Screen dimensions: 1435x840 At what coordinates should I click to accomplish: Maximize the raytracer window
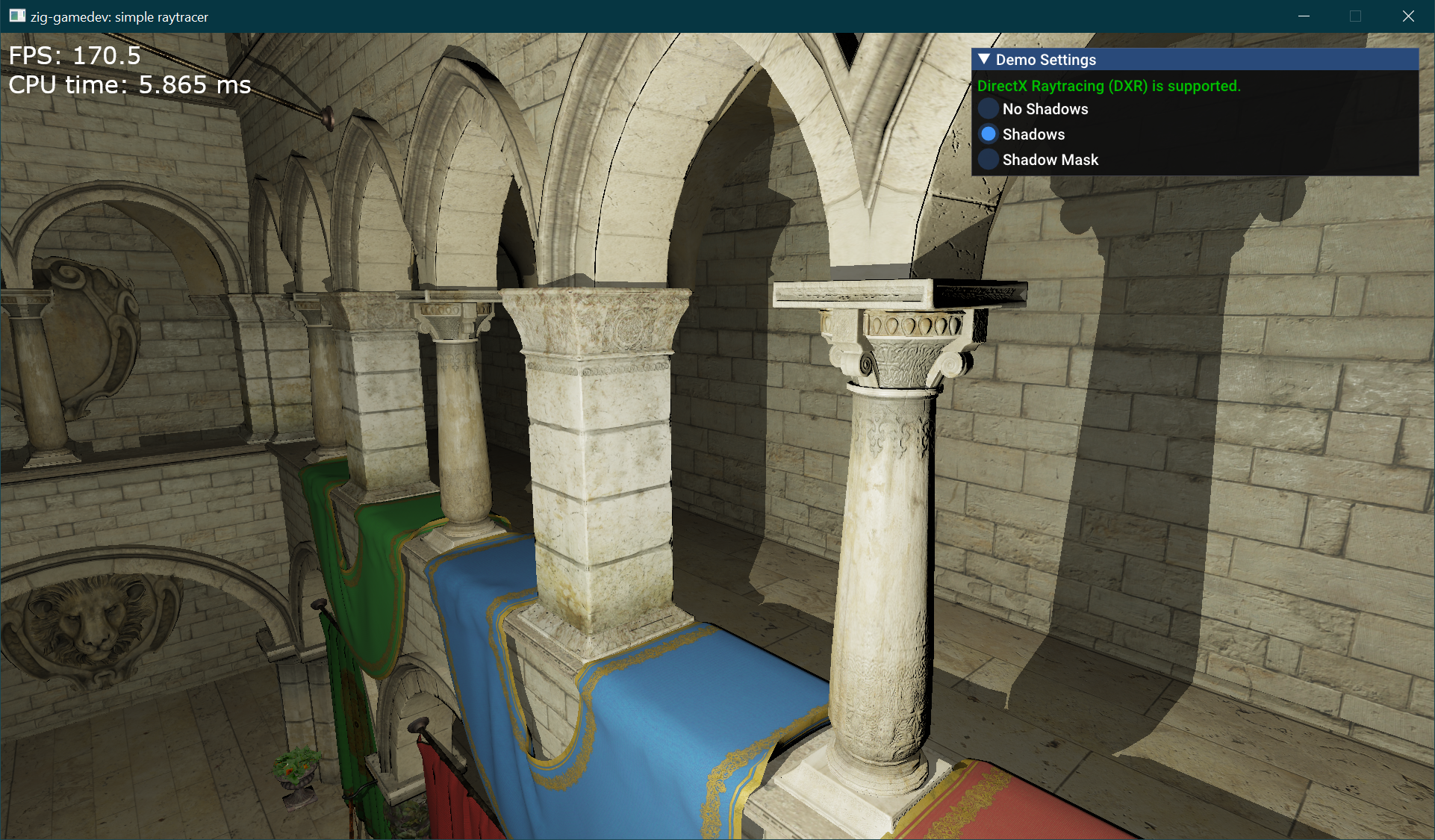click(x=1356, y=16)
